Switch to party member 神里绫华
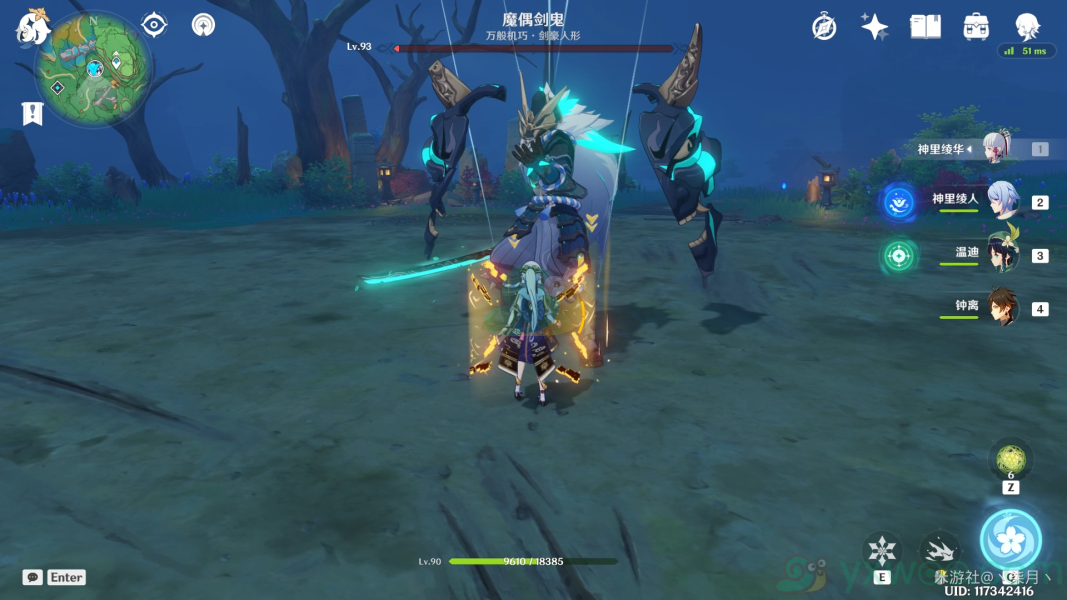 pos(998,148)
